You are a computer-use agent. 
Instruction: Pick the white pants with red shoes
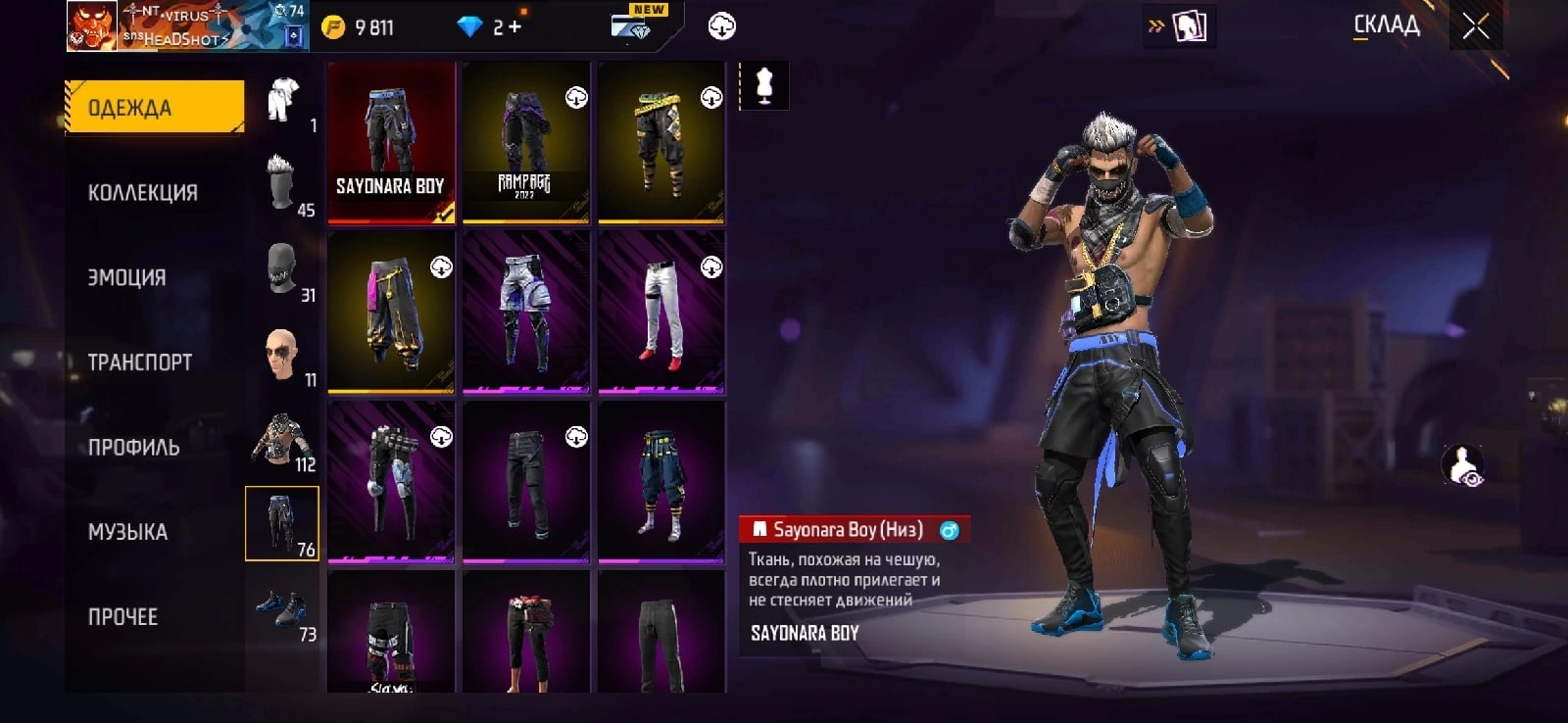tap(661, 313)
